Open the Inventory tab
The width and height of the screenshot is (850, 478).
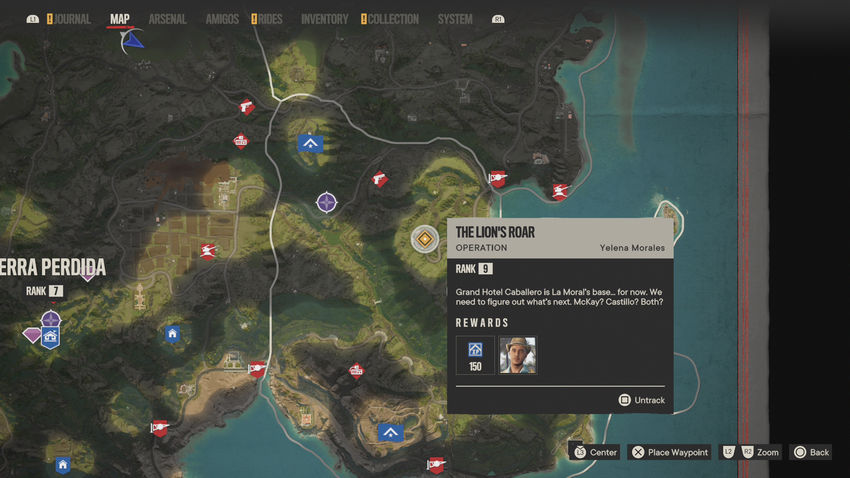[x=324, y=19]
